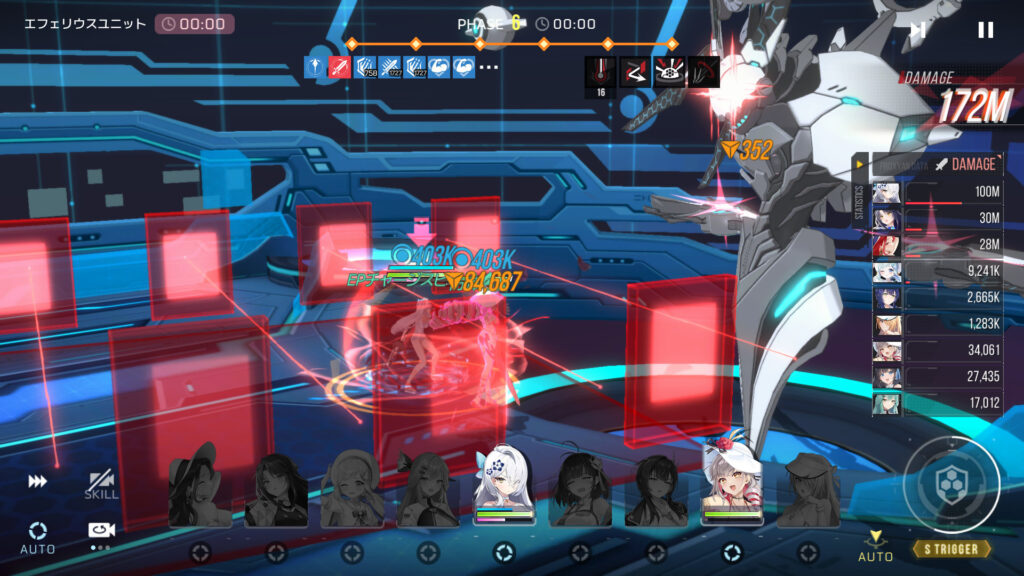Screen dimensions: 1024x576
Task: Expand the buff list ellipsis
Action: coord(489,68)
